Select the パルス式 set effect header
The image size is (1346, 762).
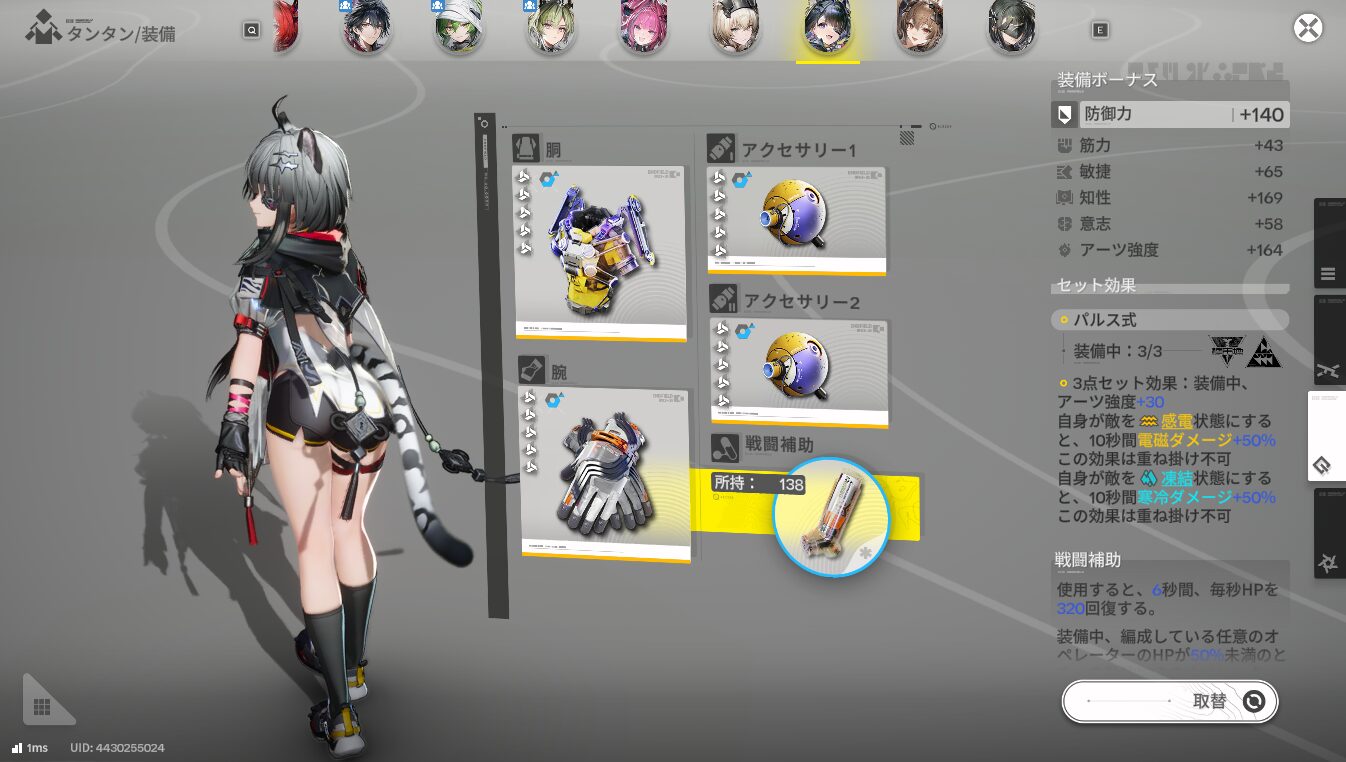pyautogui.click(x=1170, y=321)
